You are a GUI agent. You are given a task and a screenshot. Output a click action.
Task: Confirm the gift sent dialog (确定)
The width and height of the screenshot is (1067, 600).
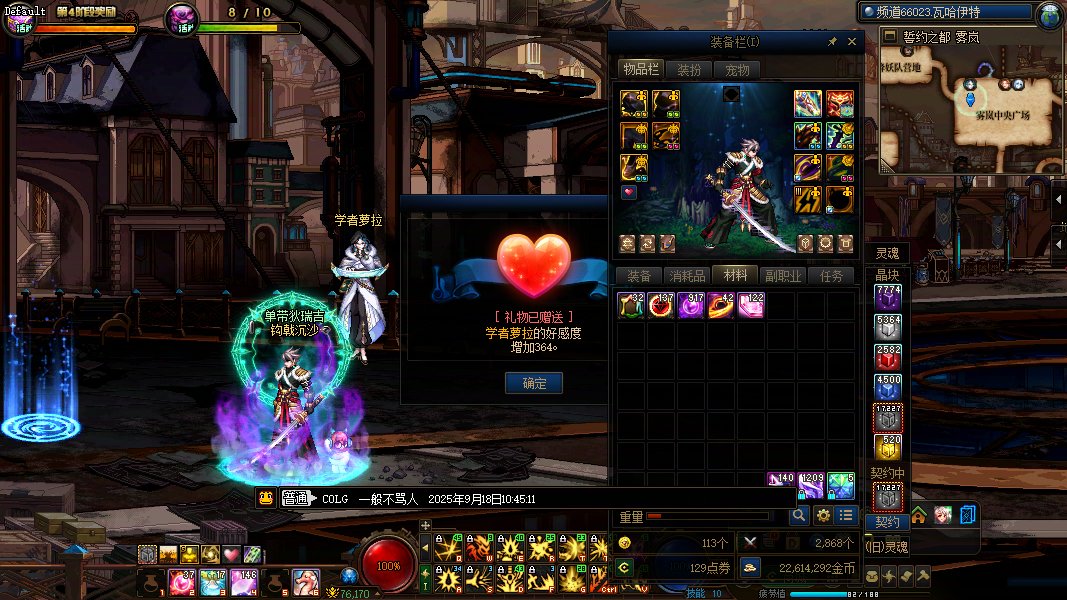534,383
